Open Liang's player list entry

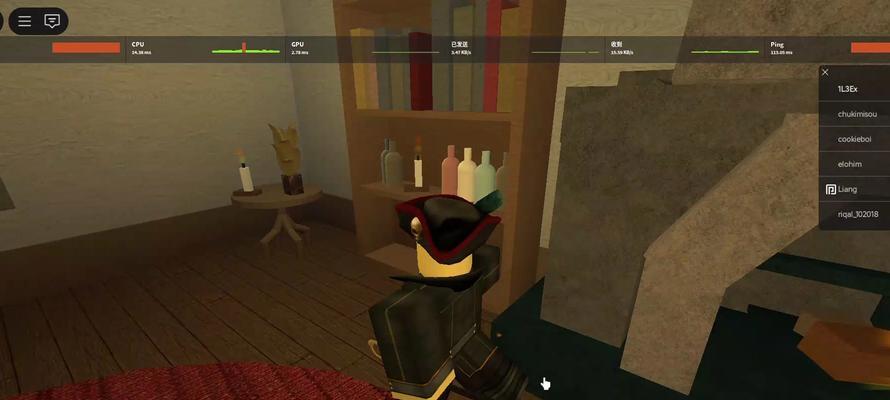847,189
